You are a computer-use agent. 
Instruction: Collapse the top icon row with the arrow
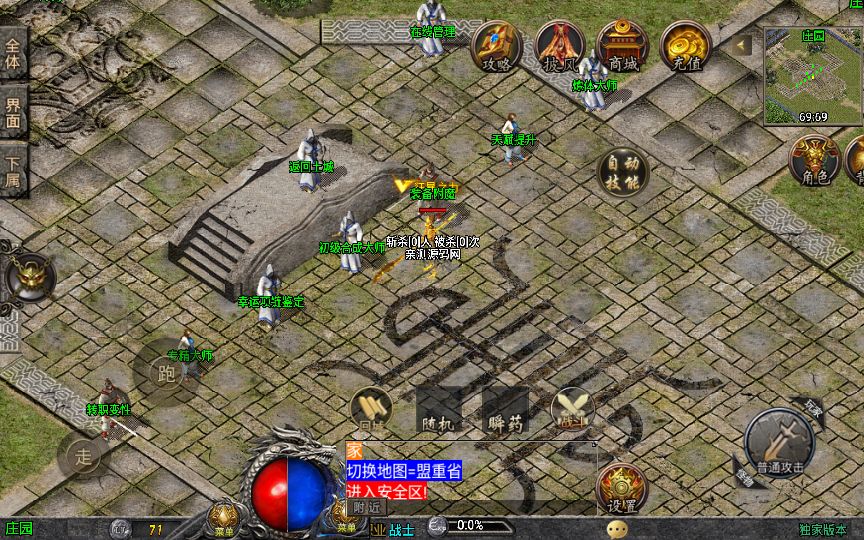(742, 45)
